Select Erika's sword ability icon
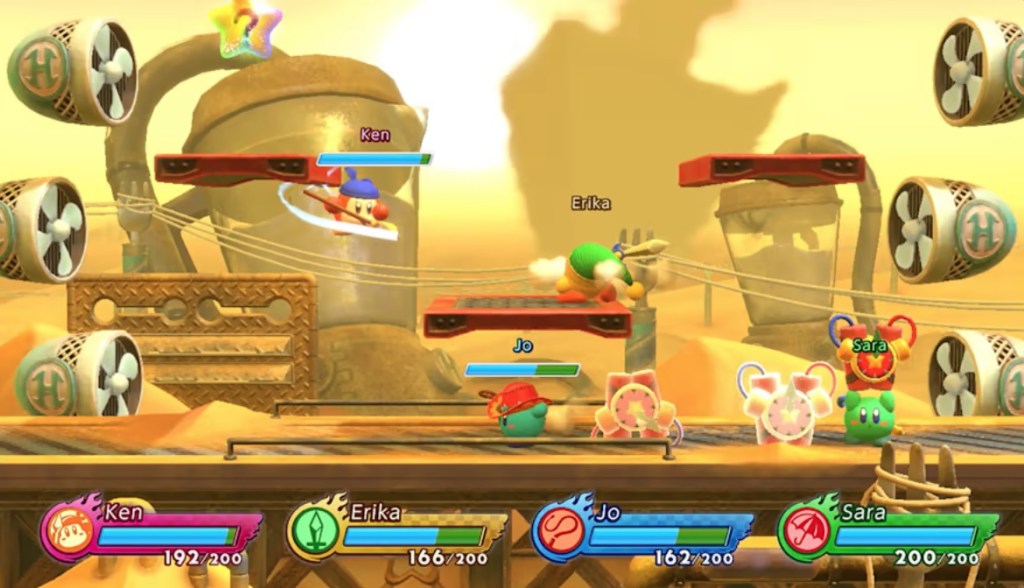 pyautogui.click(x=314, y=531)
